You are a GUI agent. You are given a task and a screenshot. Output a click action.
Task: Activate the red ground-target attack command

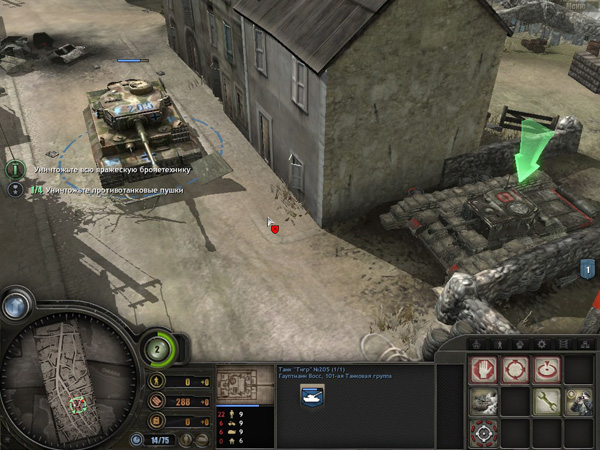546,371
